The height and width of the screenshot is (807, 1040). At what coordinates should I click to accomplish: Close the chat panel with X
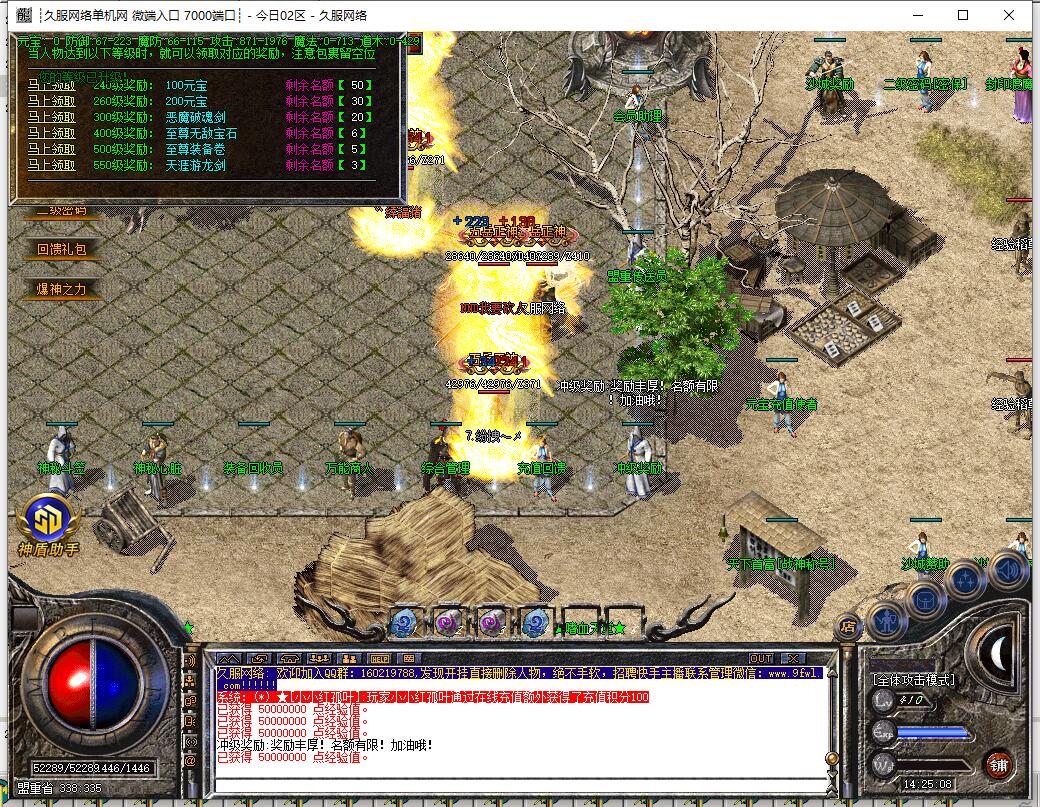click(793, 658)
